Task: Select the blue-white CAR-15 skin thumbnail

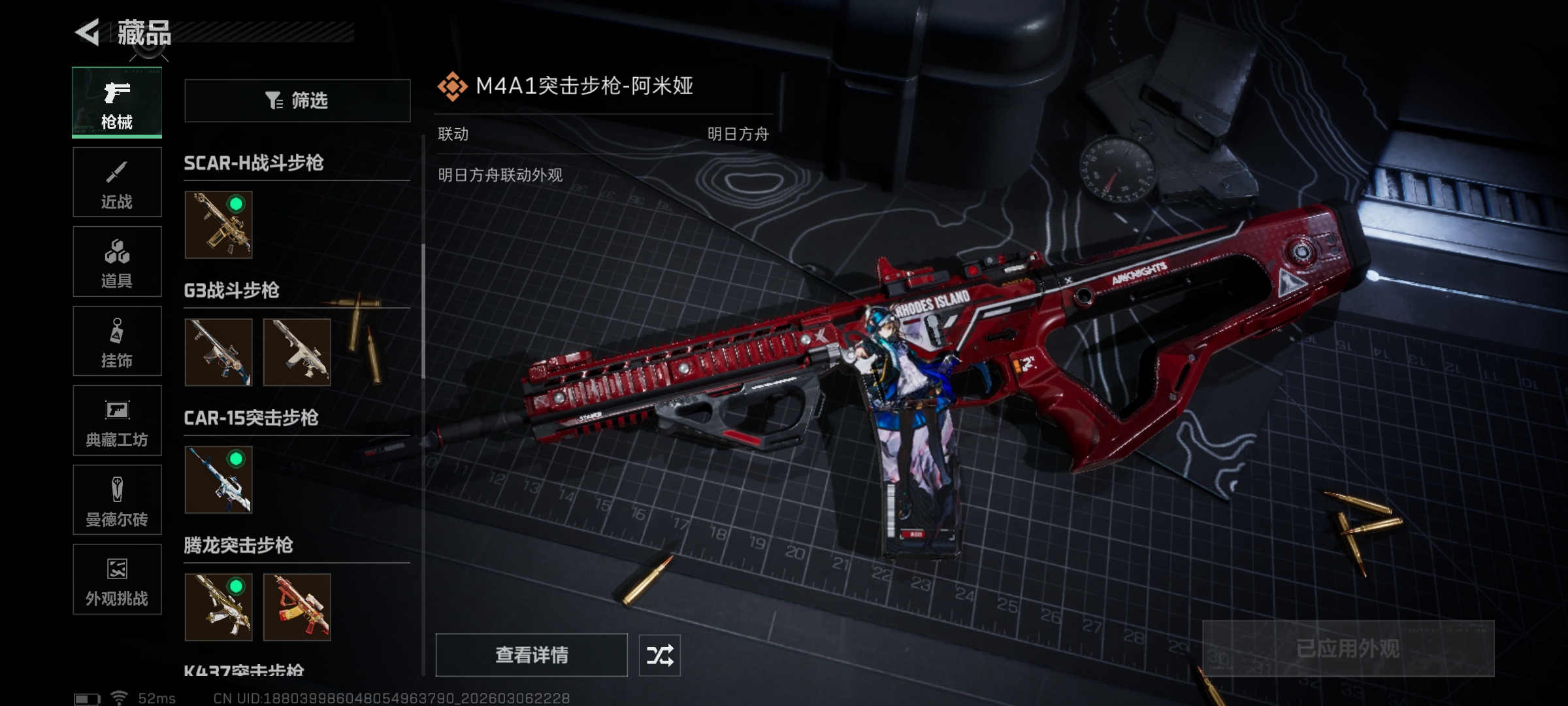Action: [218, 480]
